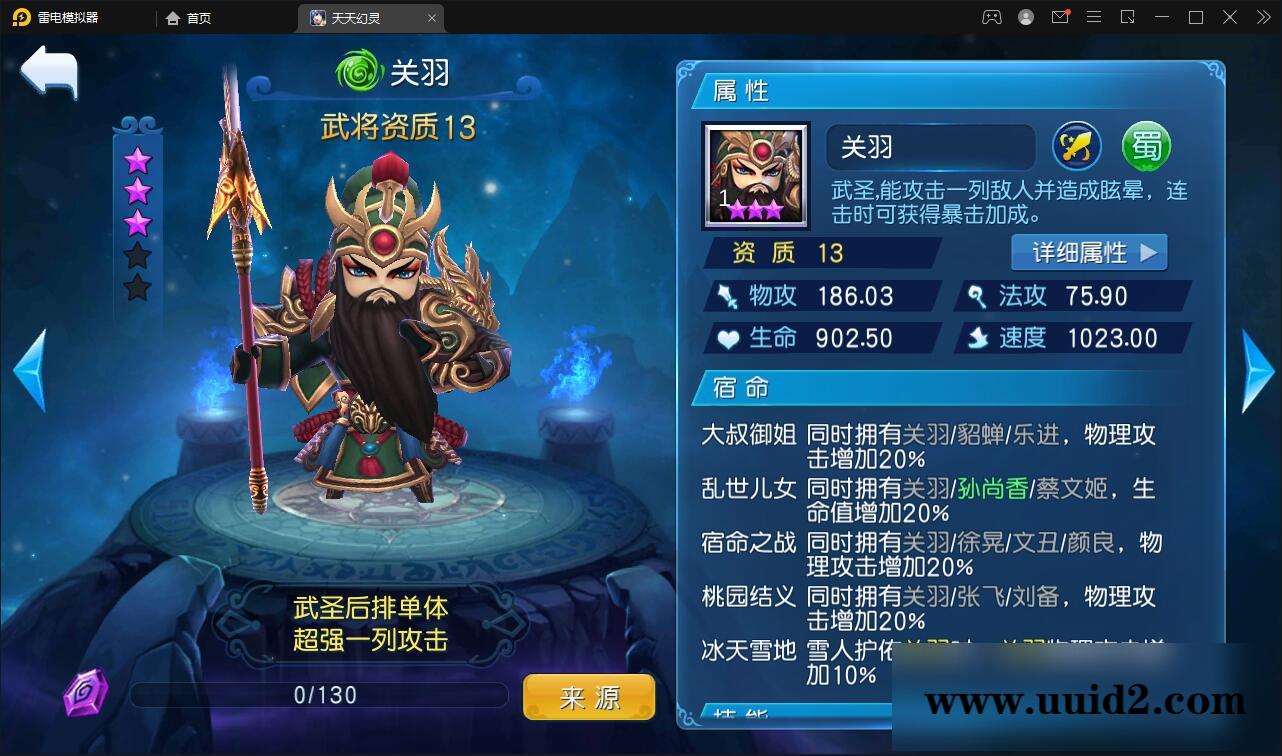Open 详细属性 detailed attributes

click(1089, 252)
